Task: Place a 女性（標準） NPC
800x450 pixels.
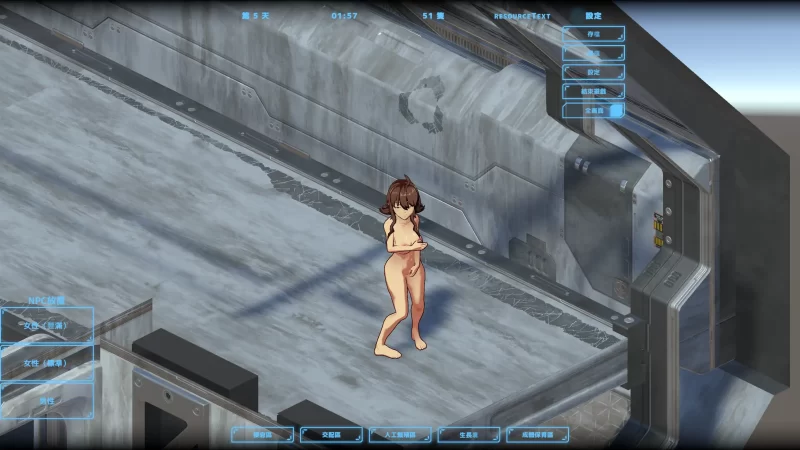Action: coord(46,362)
